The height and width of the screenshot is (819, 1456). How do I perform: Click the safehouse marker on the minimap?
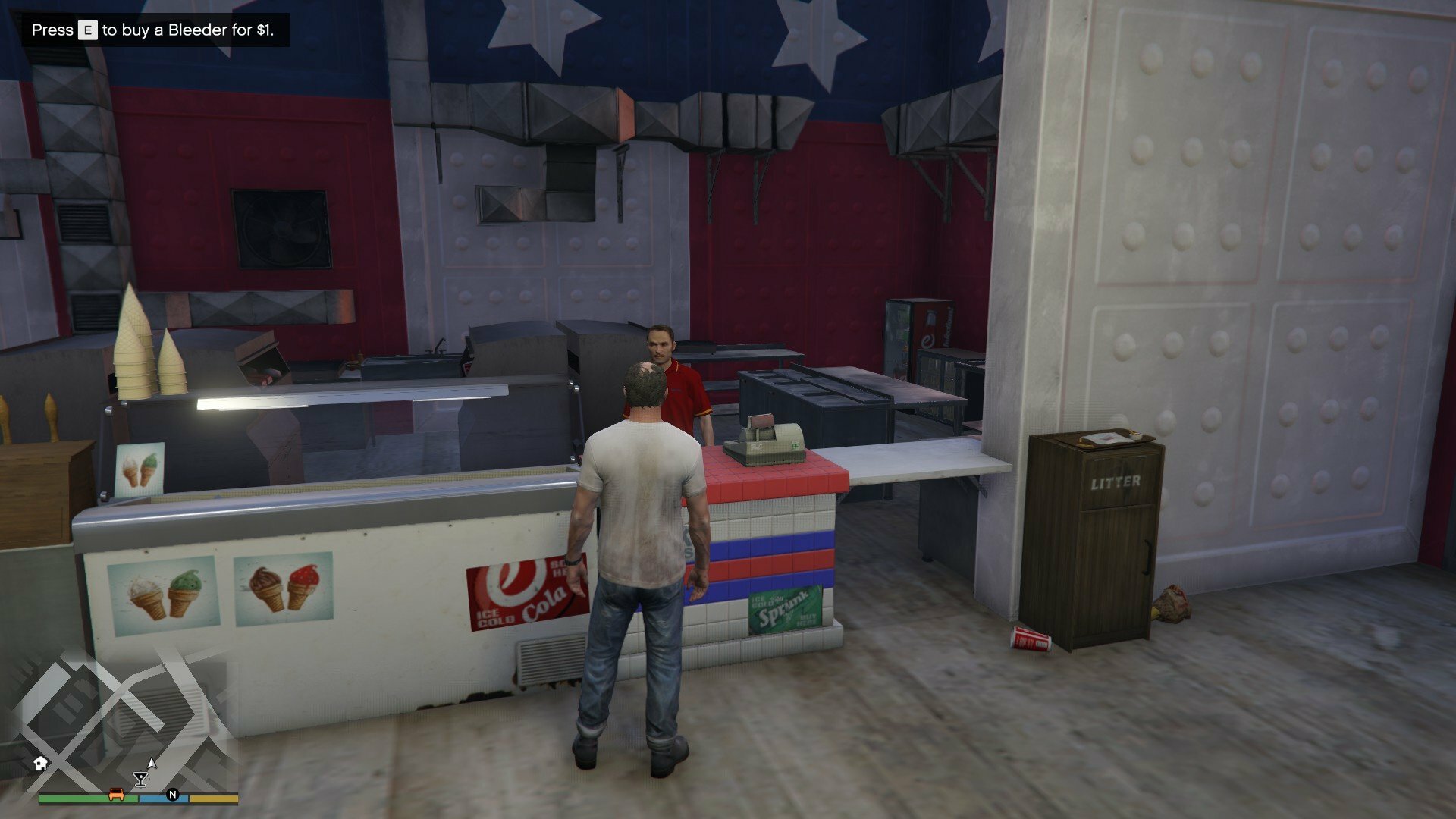coord(41,763)
